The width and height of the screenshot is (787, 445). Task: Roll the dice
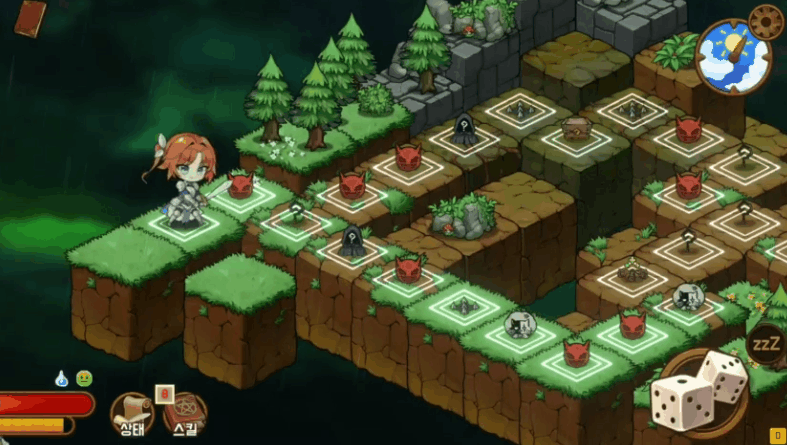pos(699,392)
